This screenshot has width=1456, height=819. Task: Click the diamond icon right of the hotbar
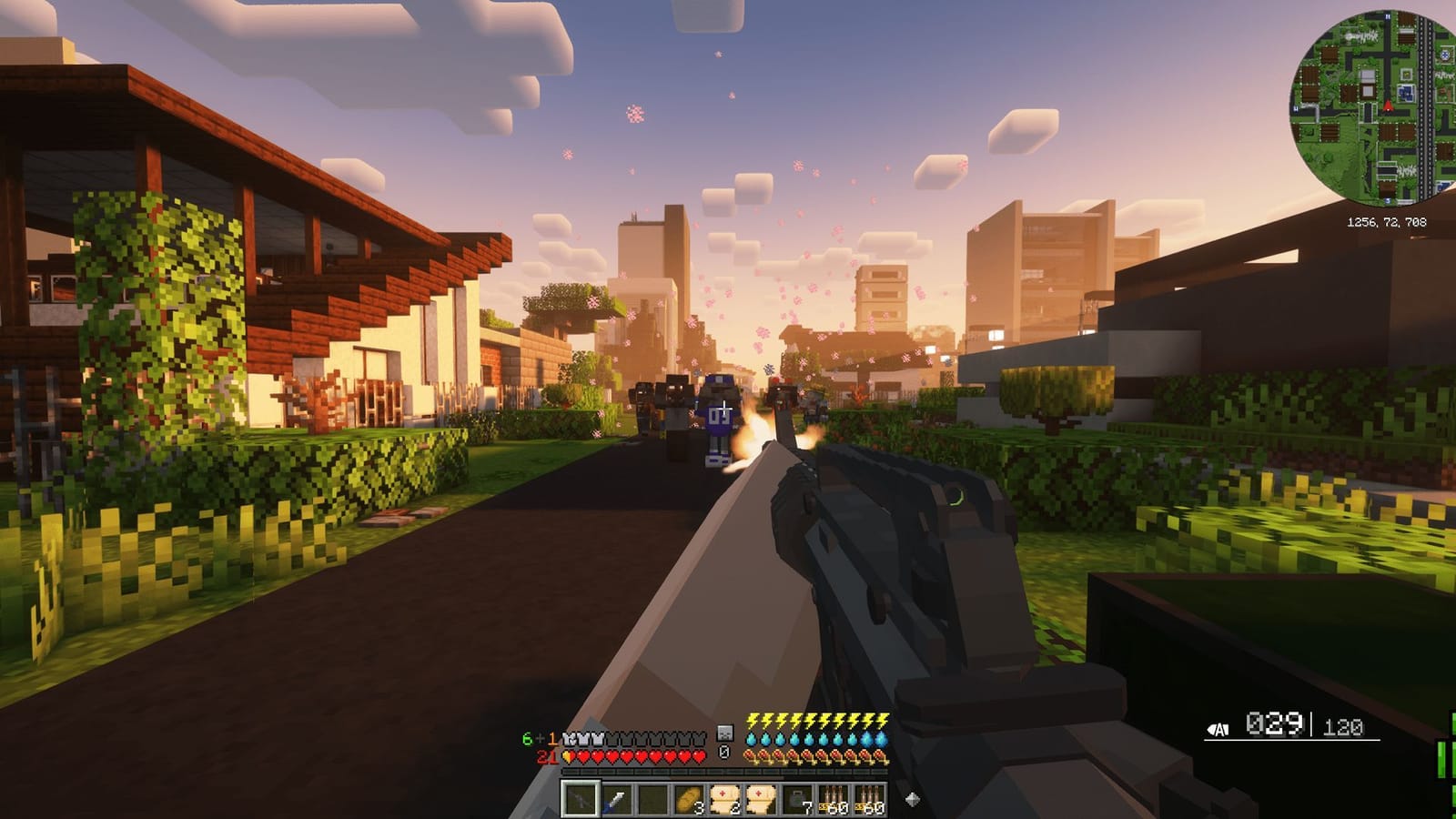pyautogui.click(x=913, y=799)
